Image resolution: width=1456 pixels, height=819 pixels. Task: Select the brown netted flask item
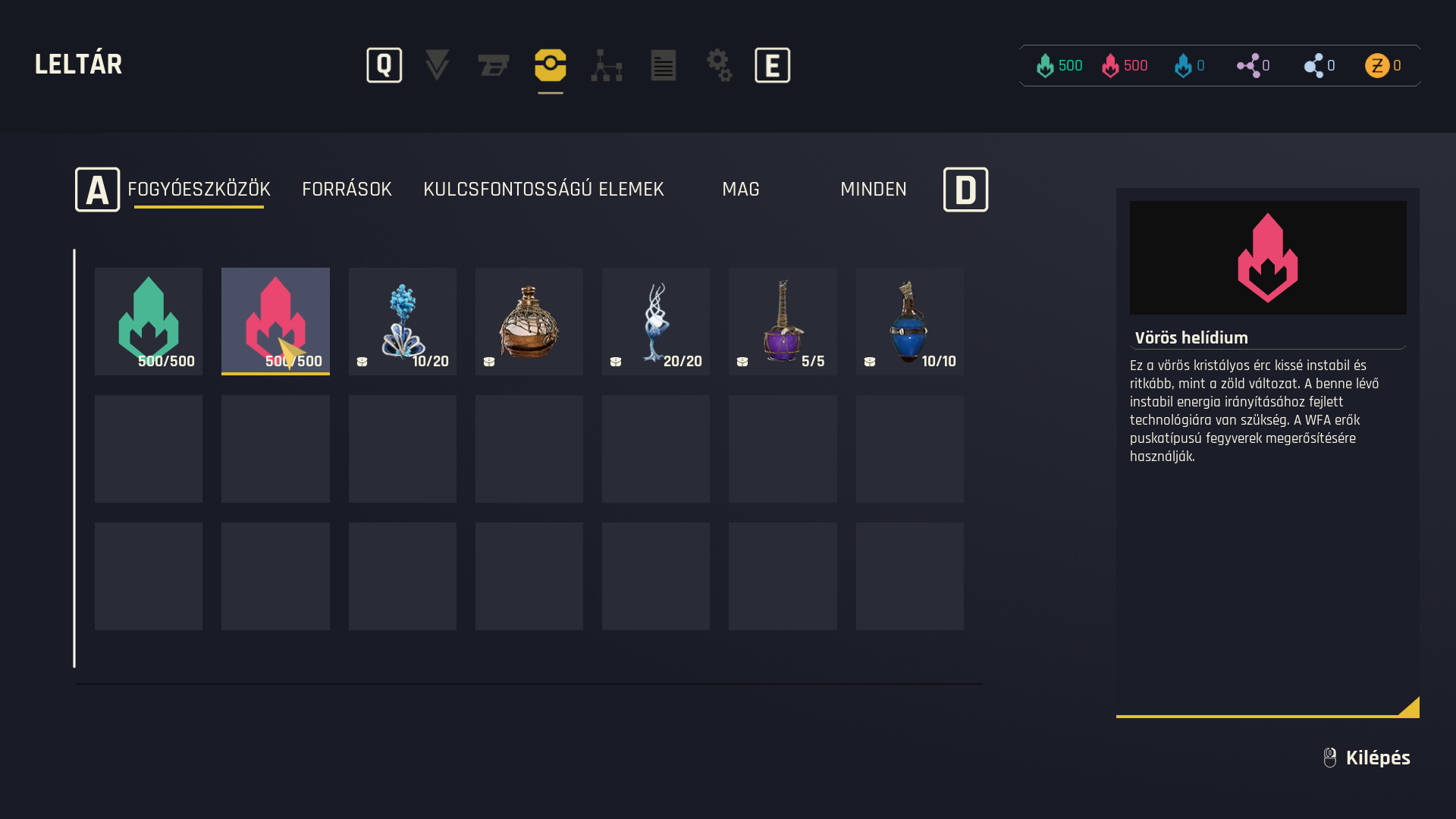click(529, 321)
